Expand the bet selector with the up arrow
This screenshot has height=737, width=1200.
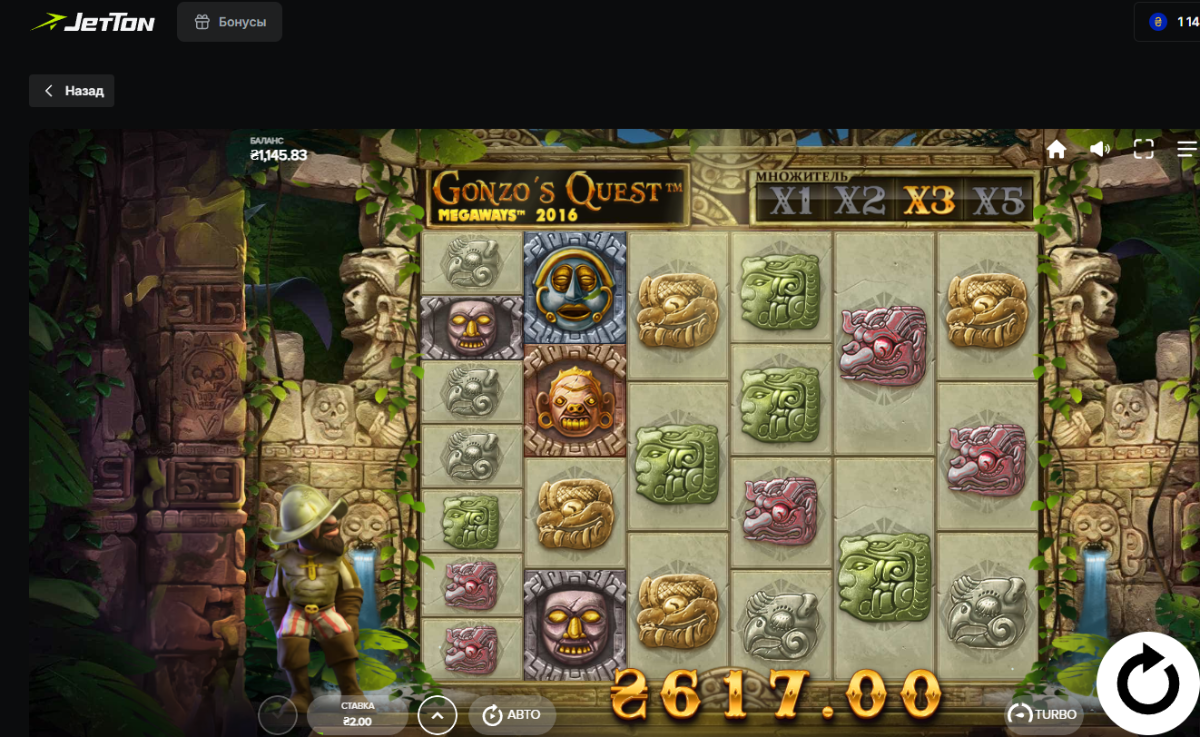(437, 715)
